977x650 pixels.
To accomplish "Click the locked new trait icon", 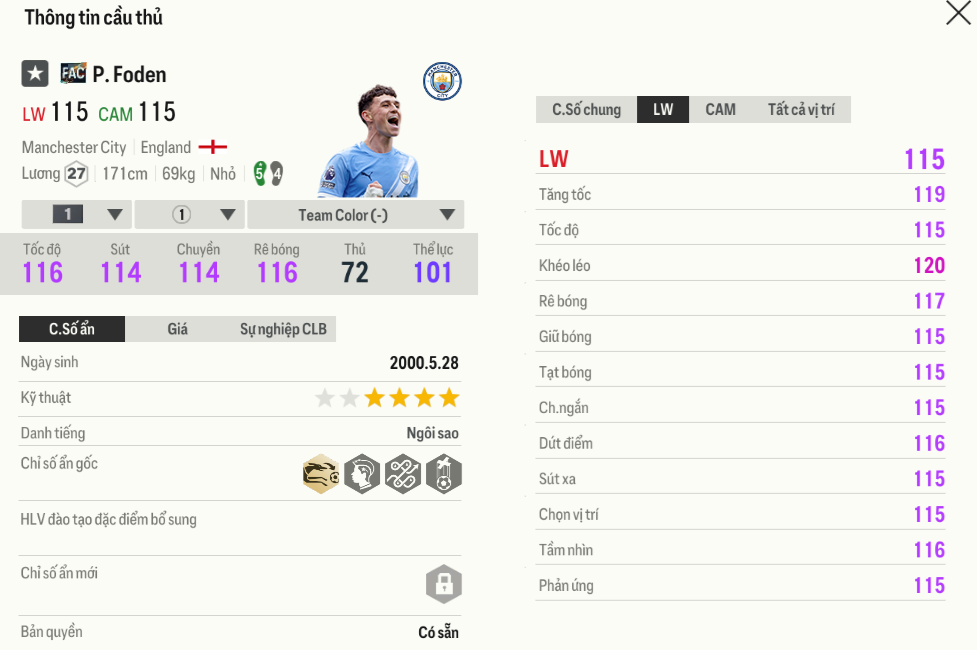I will click(443, 584).
